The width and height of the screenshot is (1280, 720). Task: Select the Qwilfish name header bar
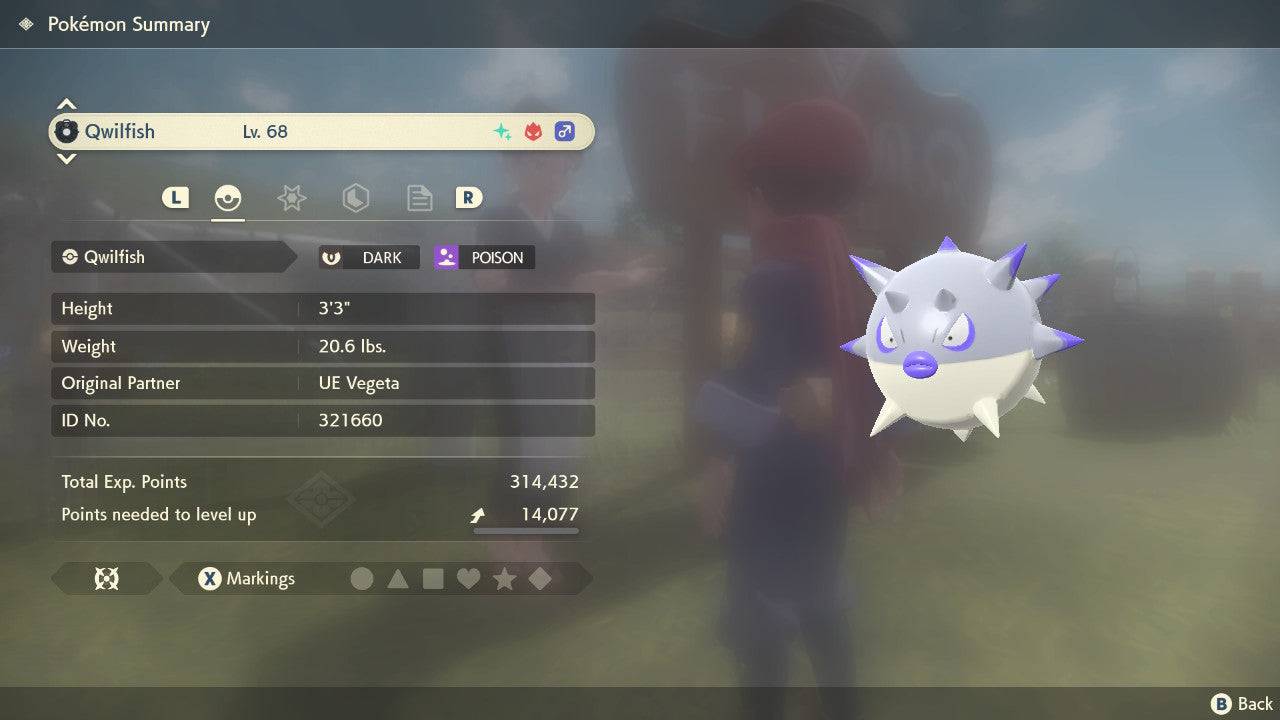[321, 131]
